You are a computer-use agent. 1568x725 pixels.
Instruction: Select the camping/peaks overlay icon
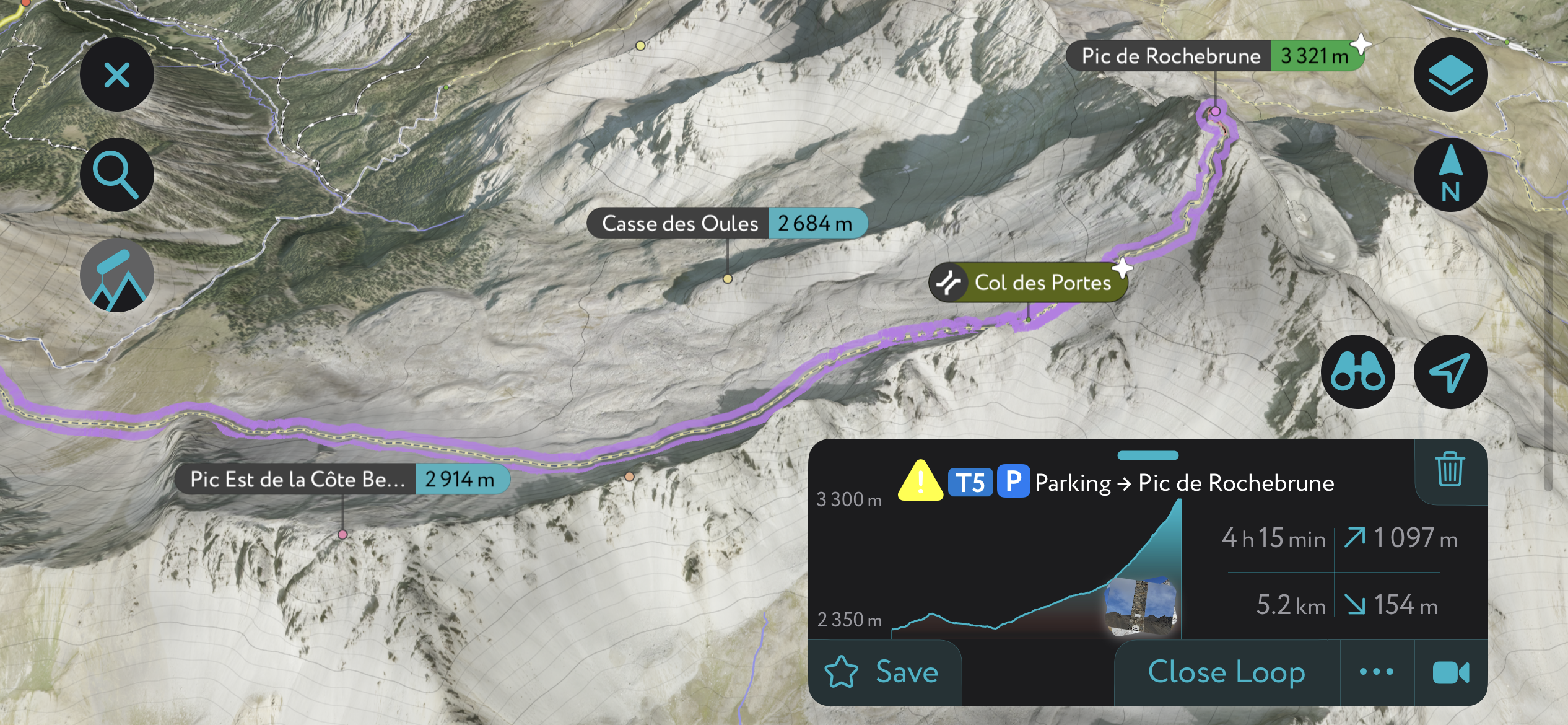[116, 276]
